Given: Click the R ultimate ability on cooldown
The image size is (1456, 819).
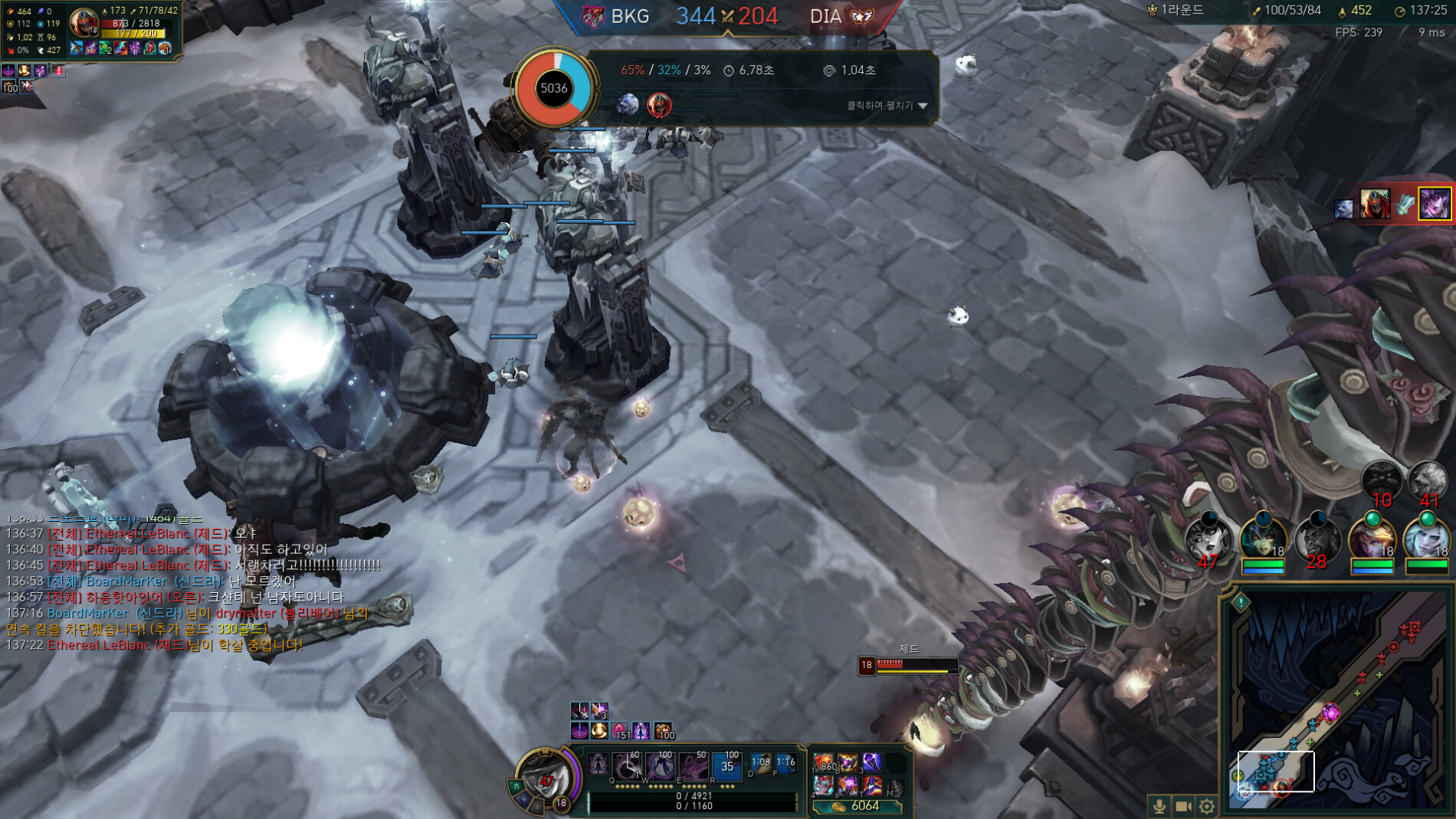Looking at the screenshot, I should click(x=727, y=766).
